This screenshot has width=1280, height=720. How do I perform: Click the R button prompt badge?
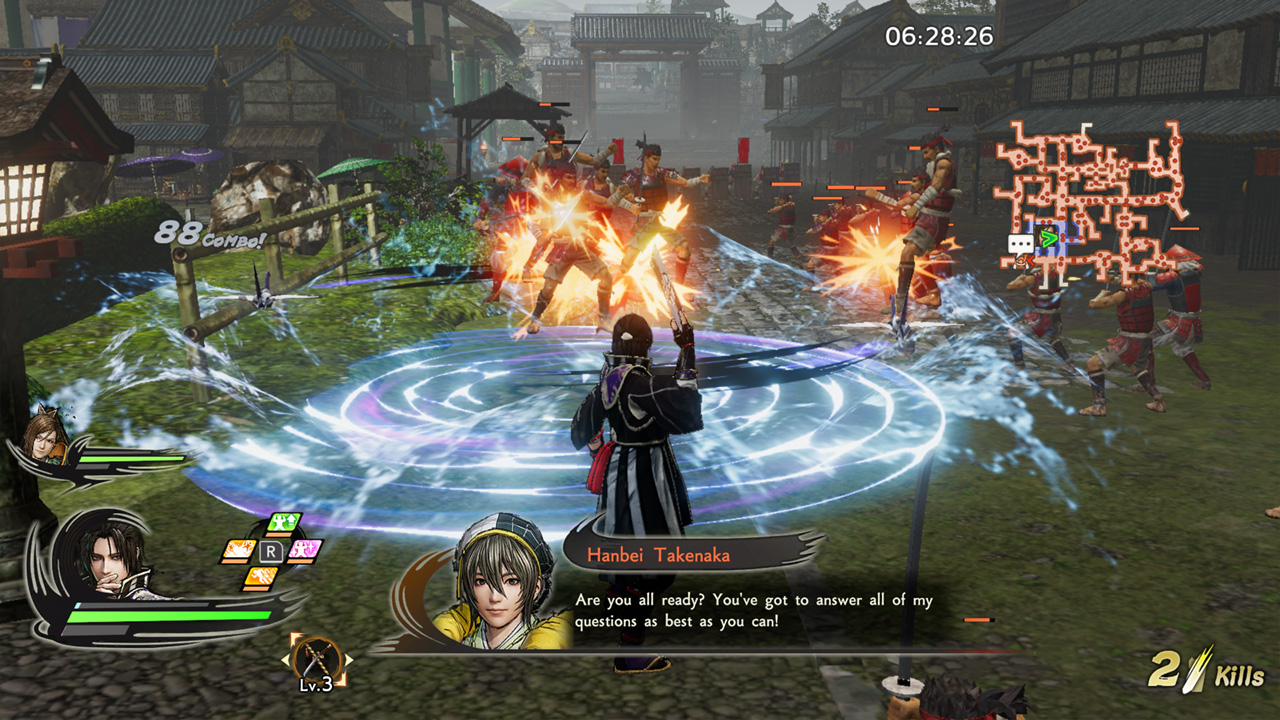click(x=272, y=551)
